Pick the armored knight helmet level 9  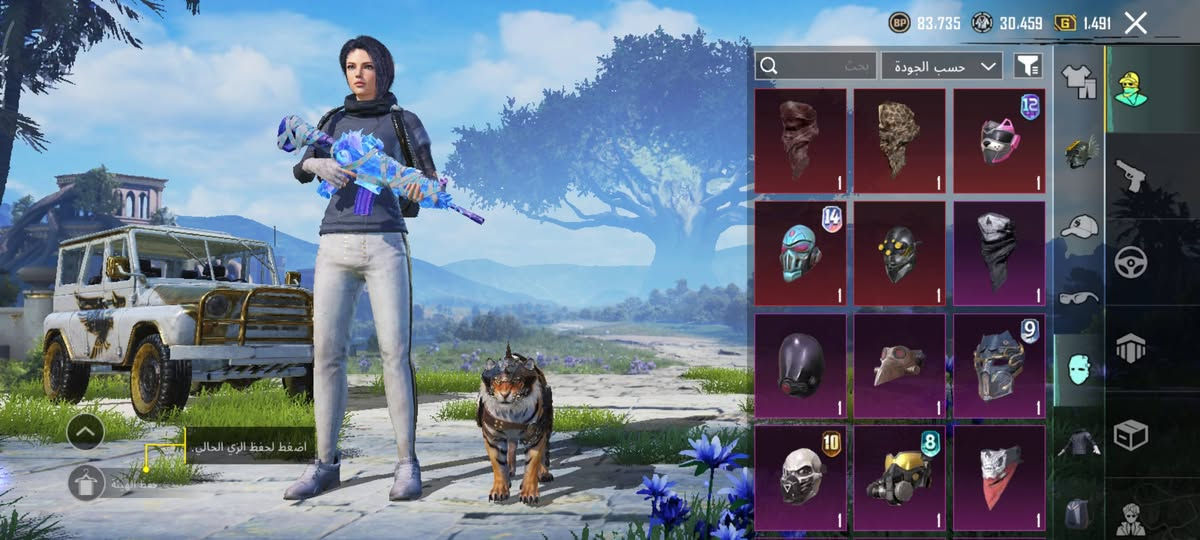pos(999,365)
